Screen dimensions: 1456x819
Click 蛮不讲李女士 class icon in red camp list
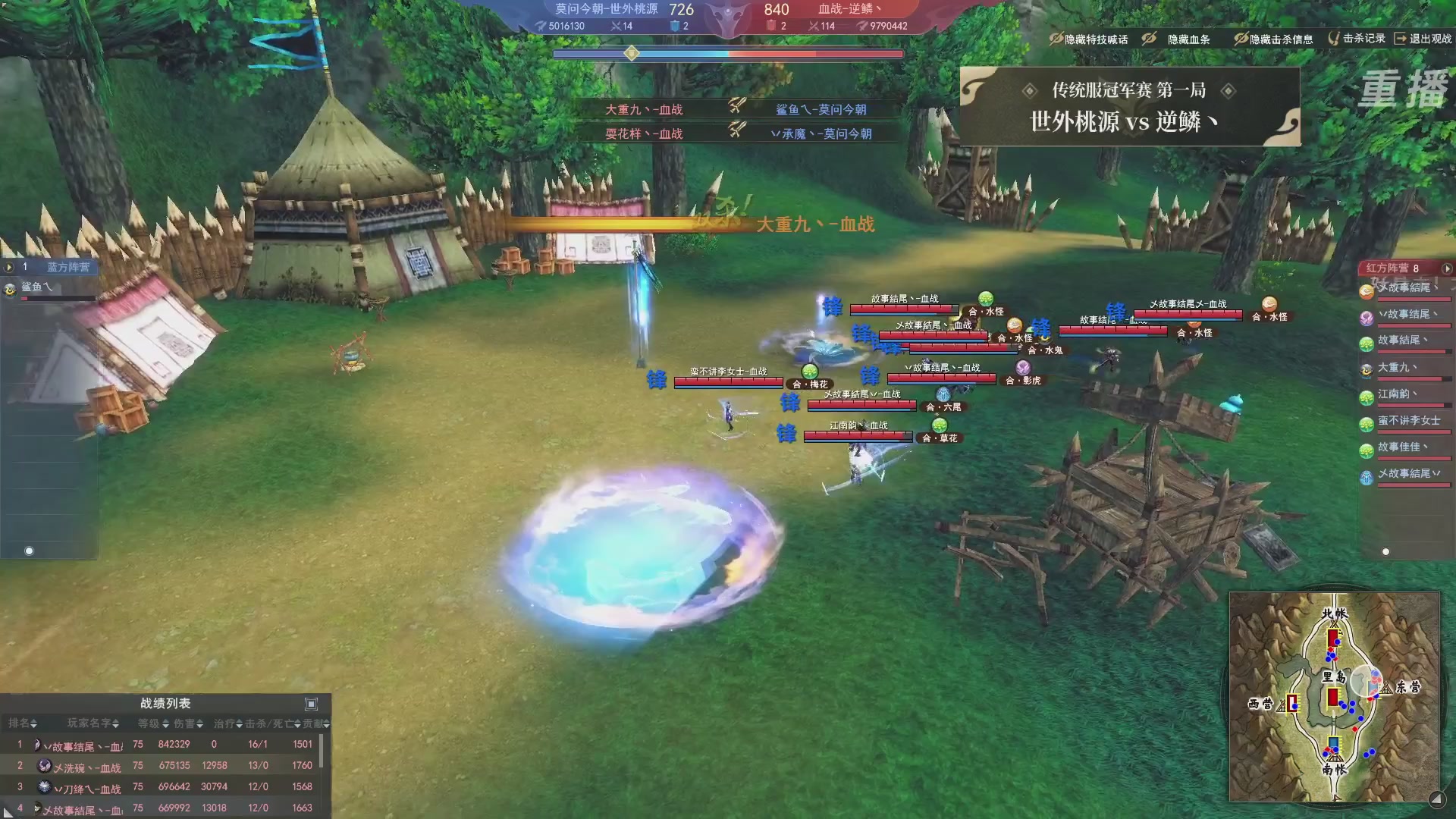[x=1366, y=423]
